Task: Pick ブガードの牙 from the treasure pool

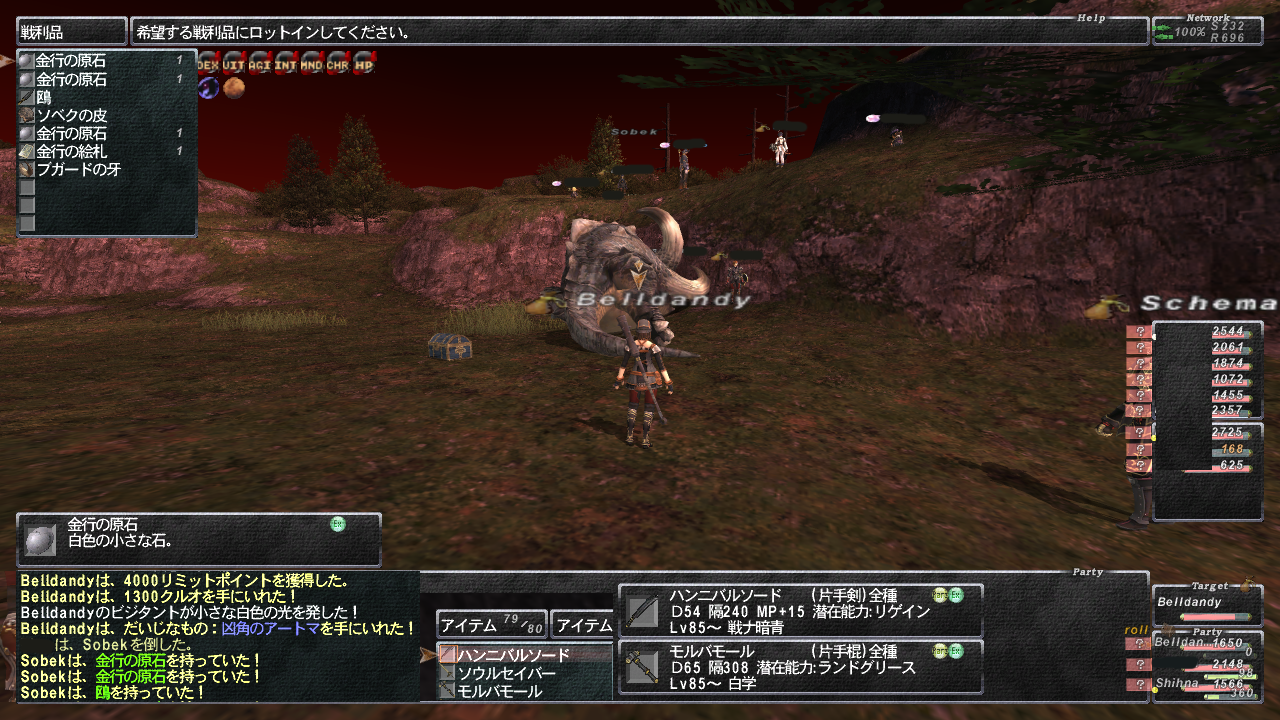Action: 78,170
